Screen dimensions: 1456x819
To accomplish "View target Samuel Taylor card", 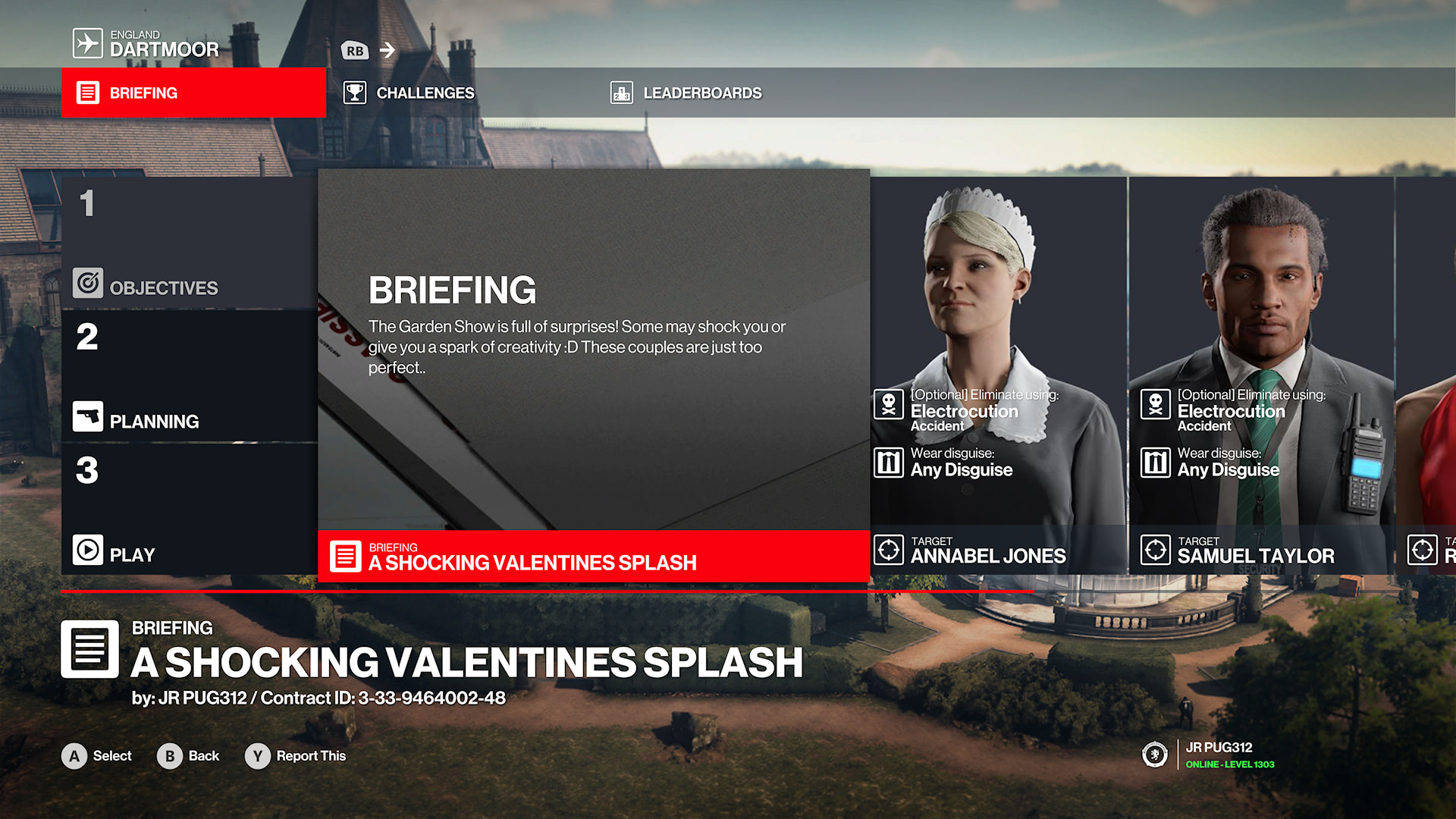I will [x=1260, y=375].
